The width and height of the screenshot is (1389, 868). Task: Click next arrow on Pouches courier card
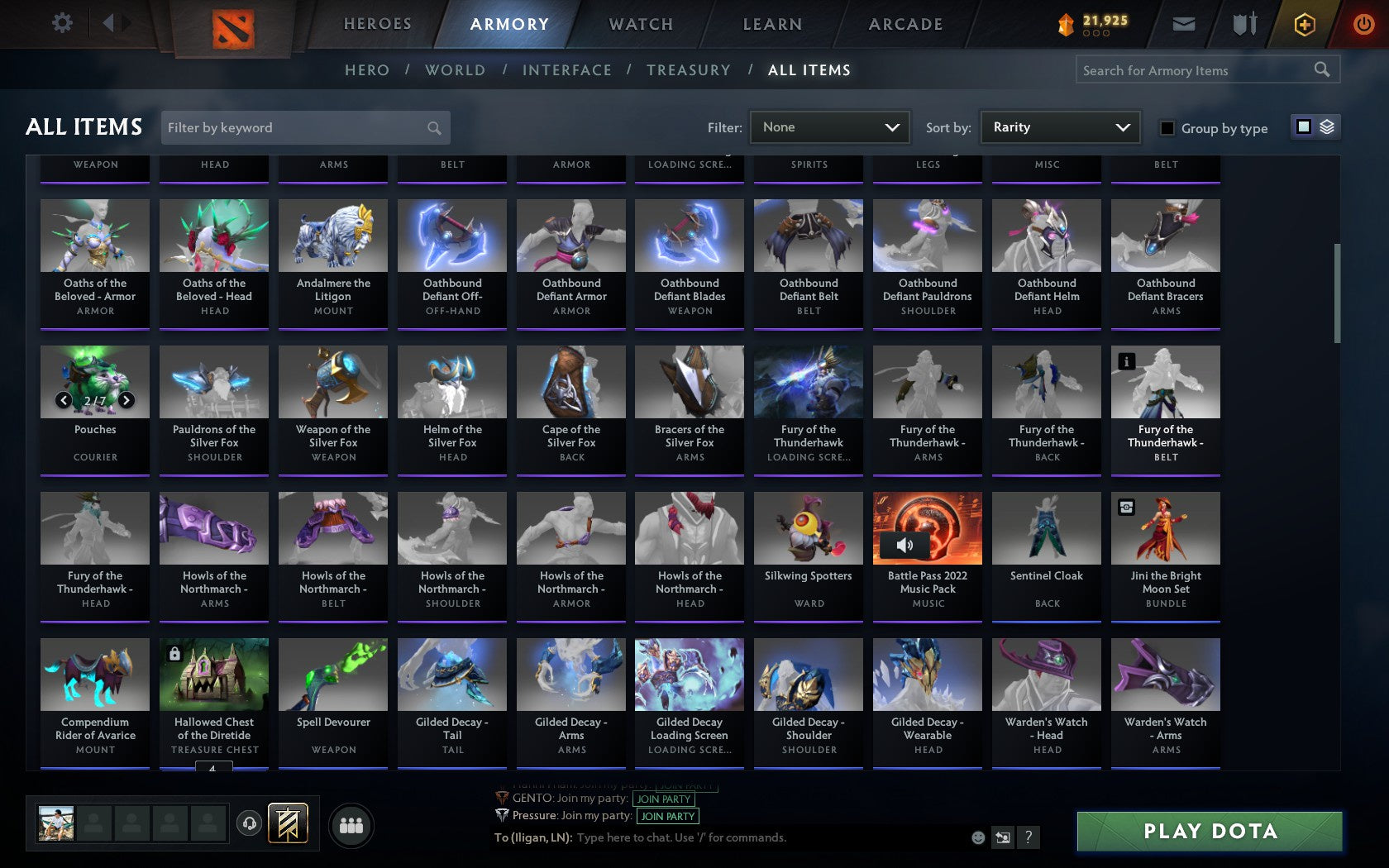point(126,400)
